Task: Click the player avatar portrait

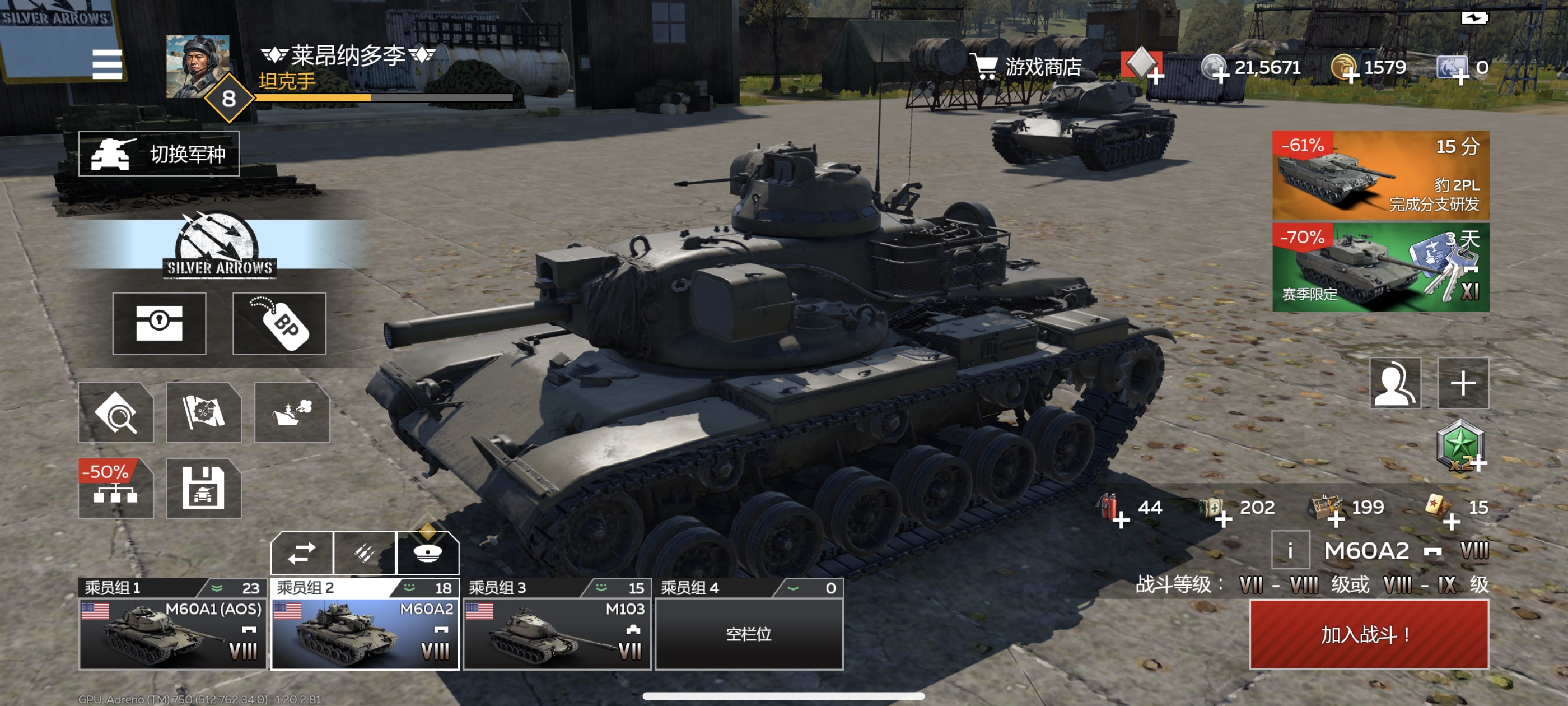Action: pyautogui.click(x=198, y=66)
